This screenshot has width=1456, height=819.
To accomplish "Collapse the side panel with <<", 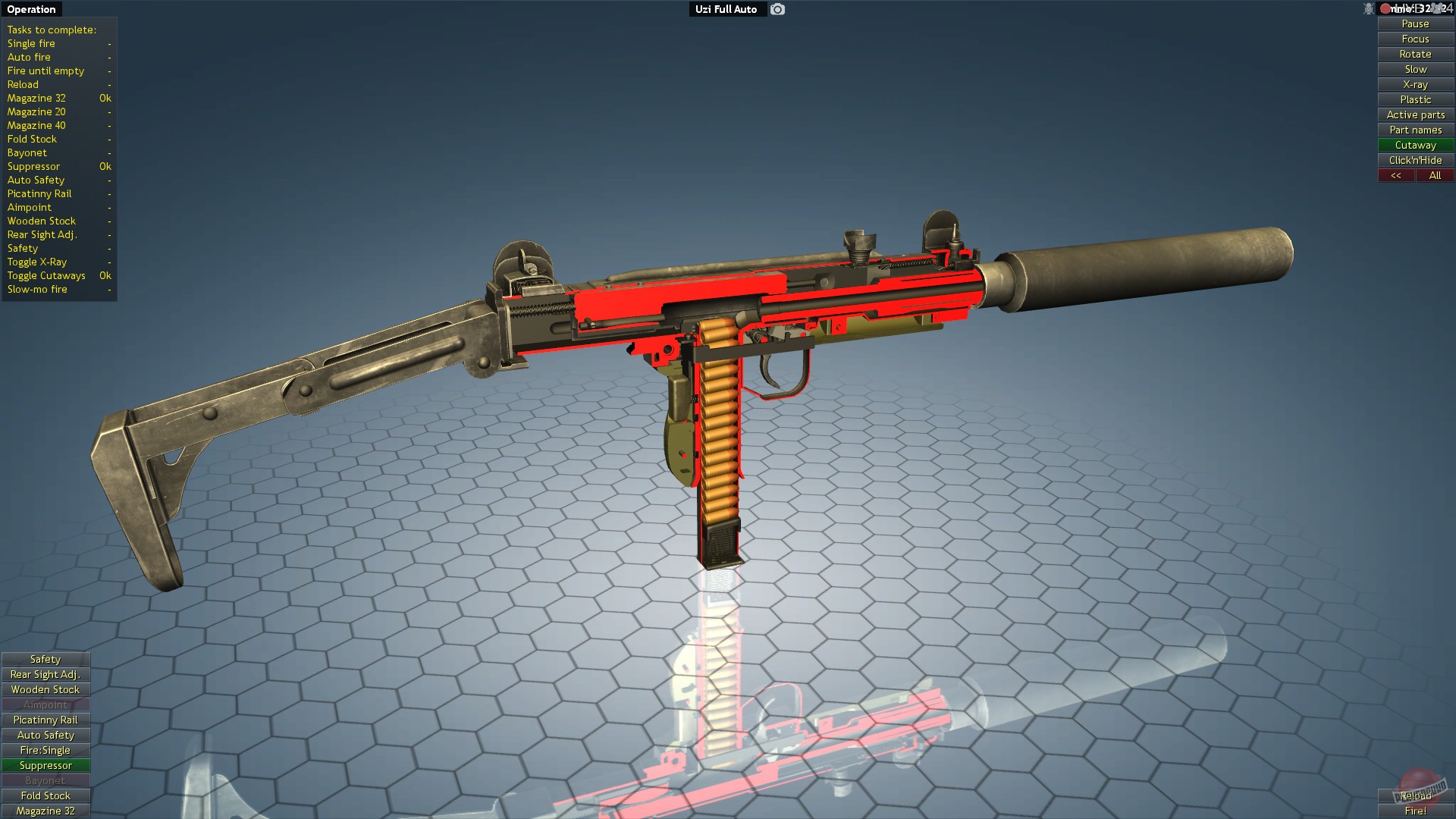I will (x=1396, y=175).
